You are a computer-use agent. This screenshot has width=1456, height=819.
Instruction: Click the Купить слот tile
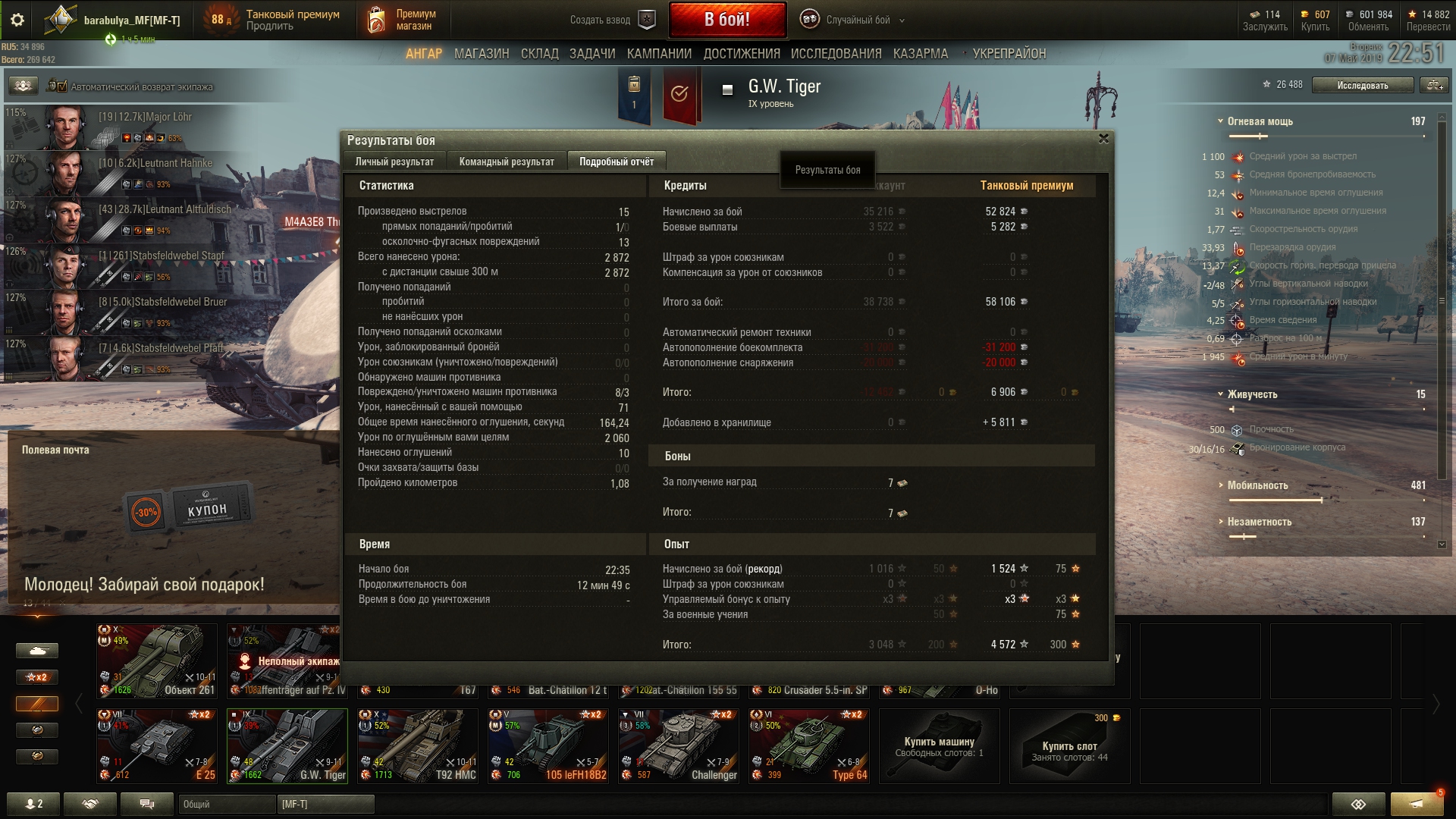1069,745
